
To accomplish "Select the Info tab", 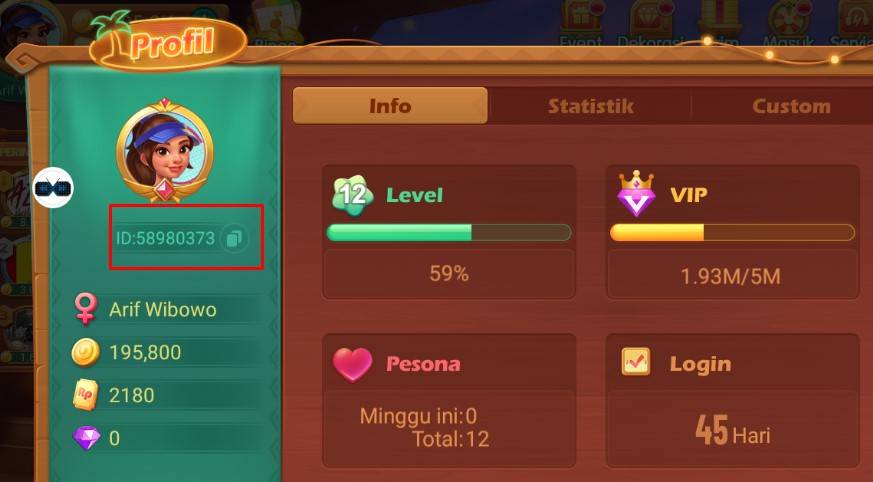I will tap(390, 106).
